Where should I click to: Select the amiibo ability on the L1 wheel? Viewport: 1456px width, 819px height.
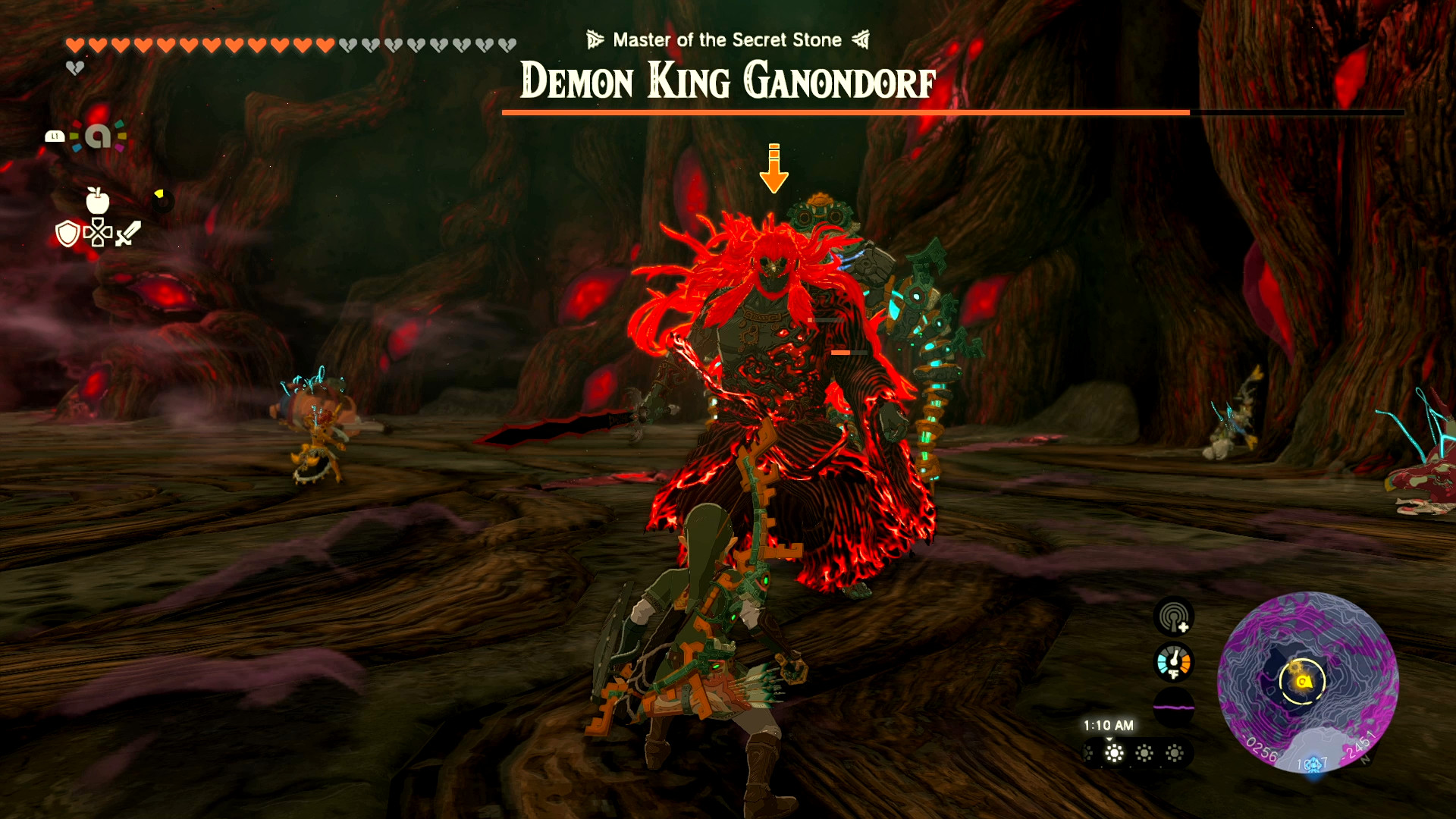[99, 136]
